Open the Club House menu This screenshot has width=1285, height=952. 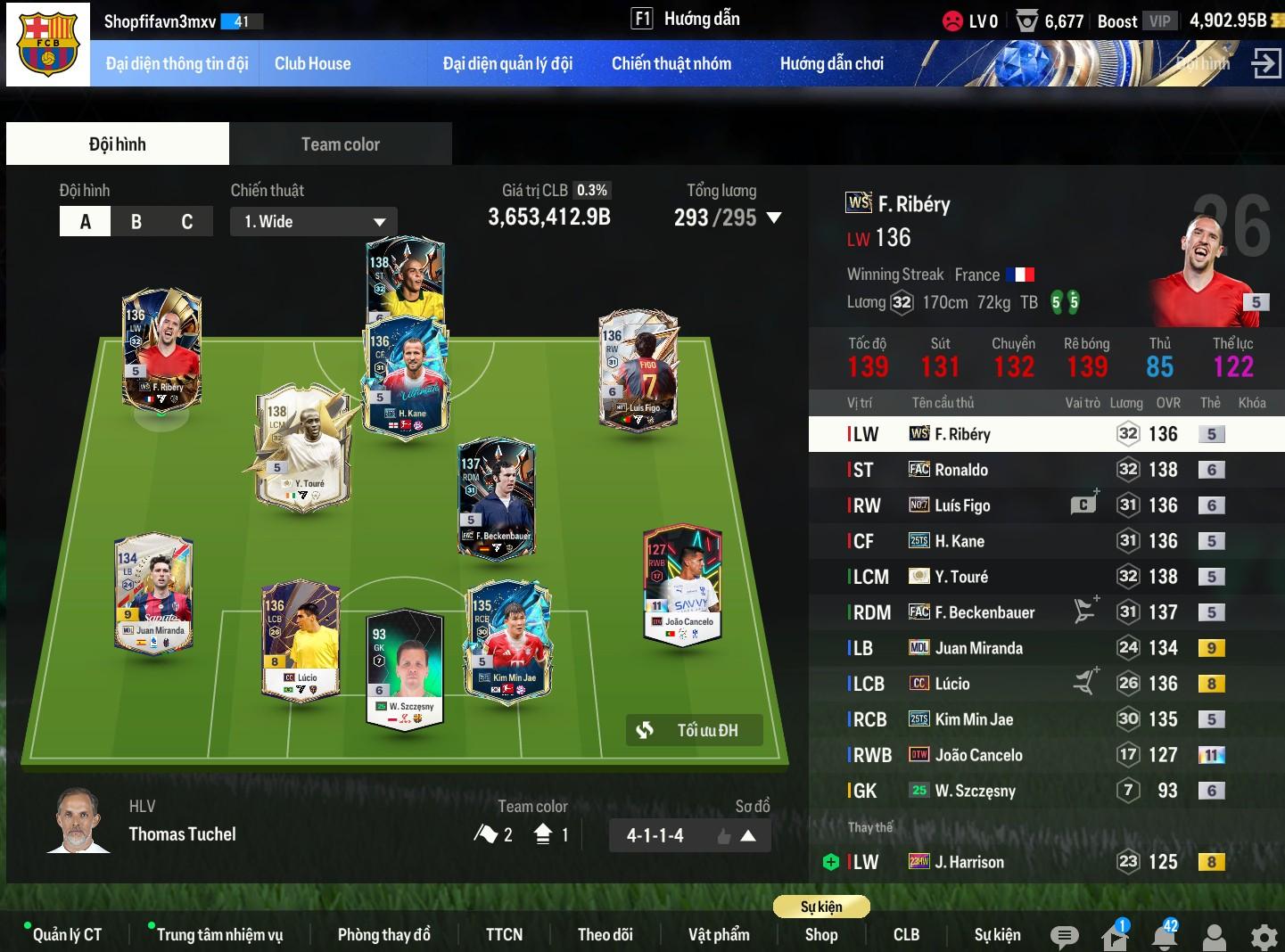point(312,63)
